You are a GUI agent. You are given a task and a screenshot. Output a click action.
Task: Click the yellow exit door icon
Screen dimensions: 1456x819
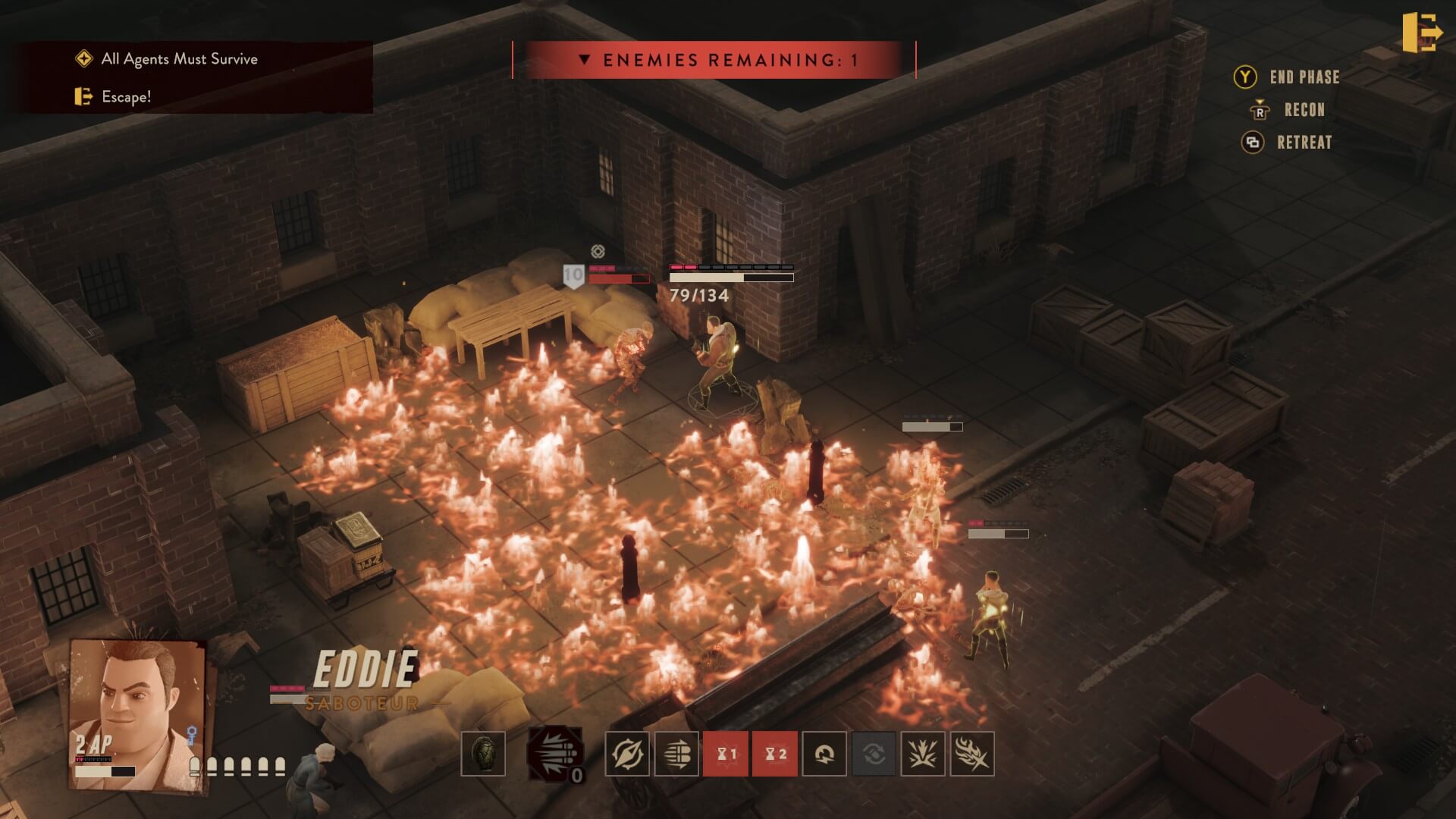click(x=1421, y=33)
